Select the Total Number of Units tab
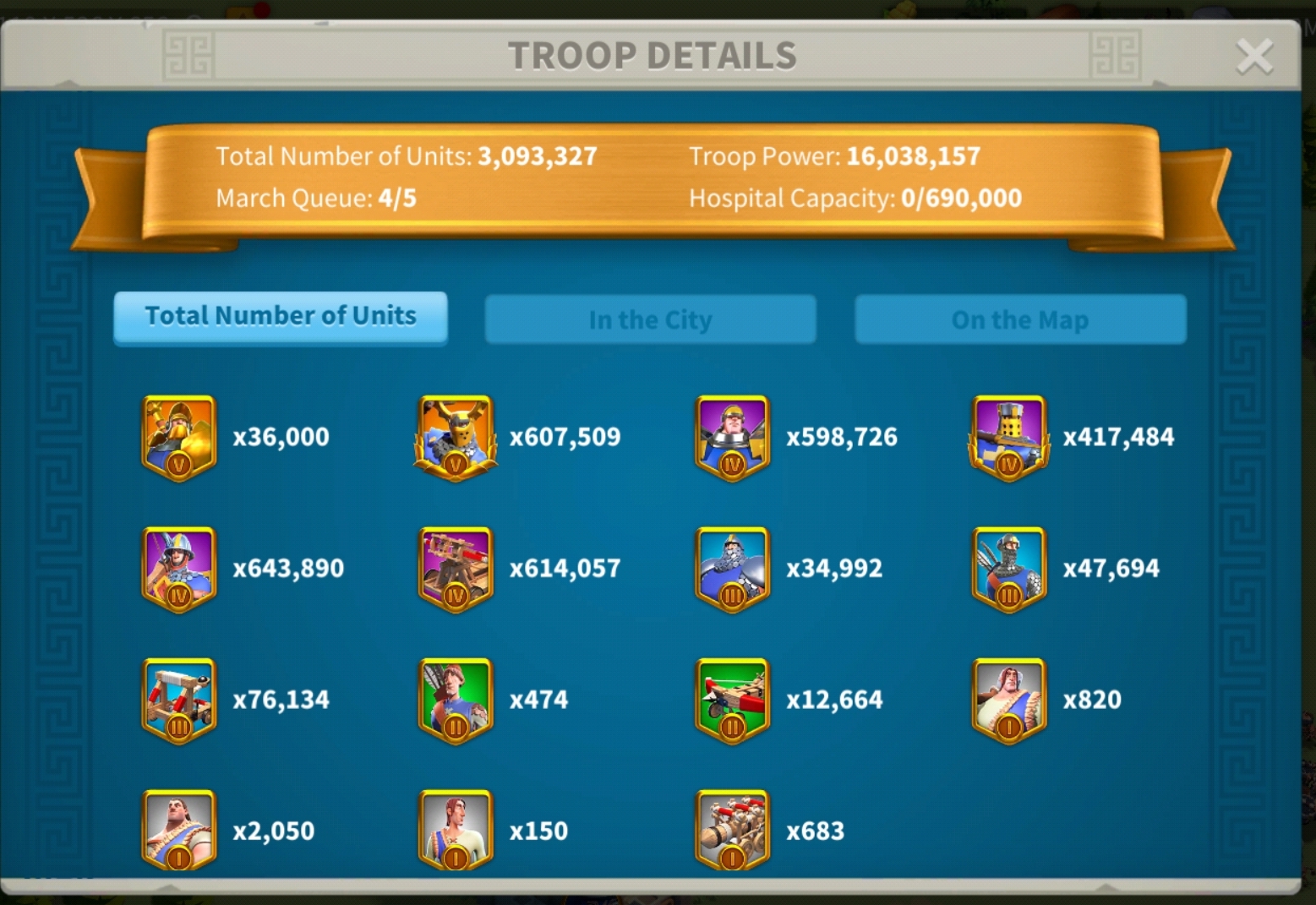Screen dimensions: 1316x905 tap(281, 317)
